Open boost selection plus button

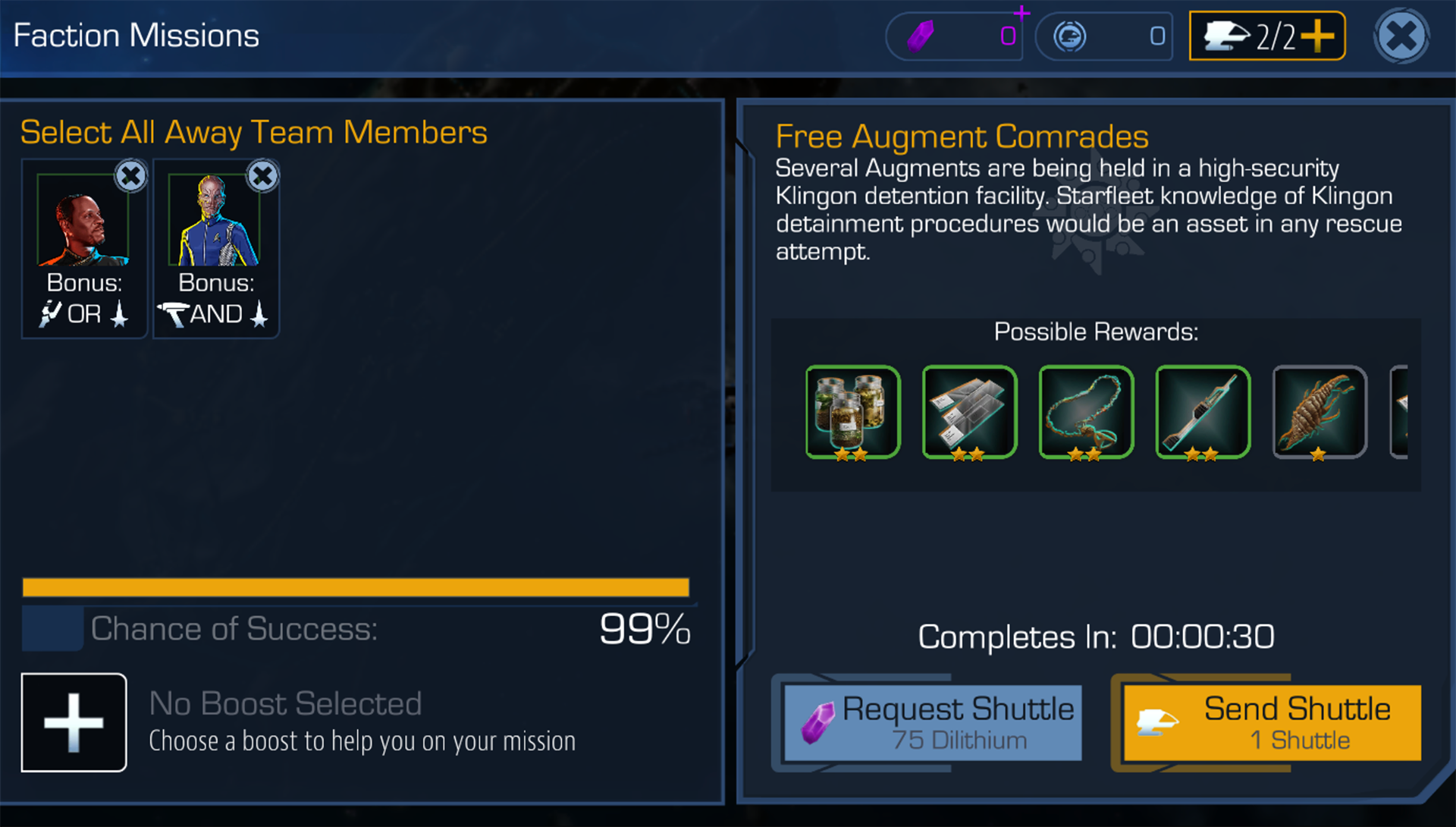point(74,722)
